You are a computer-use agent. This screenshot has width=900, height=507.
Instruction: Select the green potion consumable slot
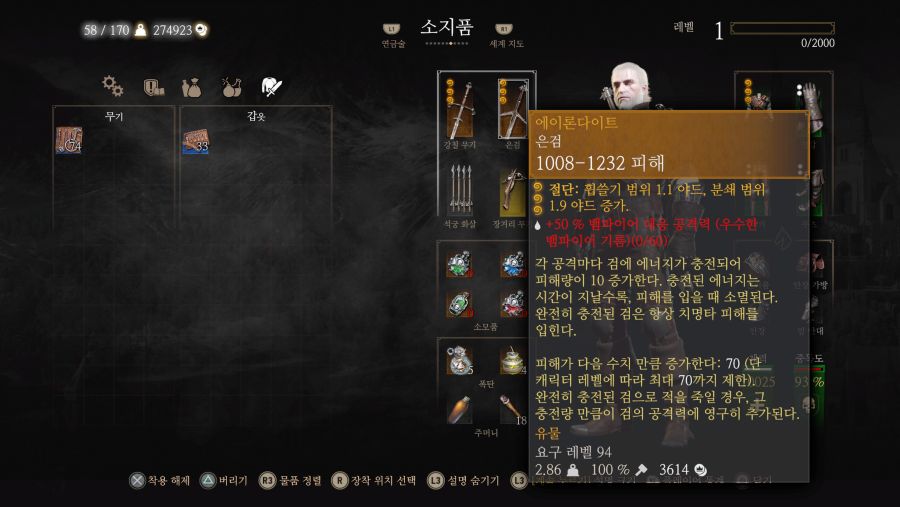pyautogui.click(x=460, y=264)
